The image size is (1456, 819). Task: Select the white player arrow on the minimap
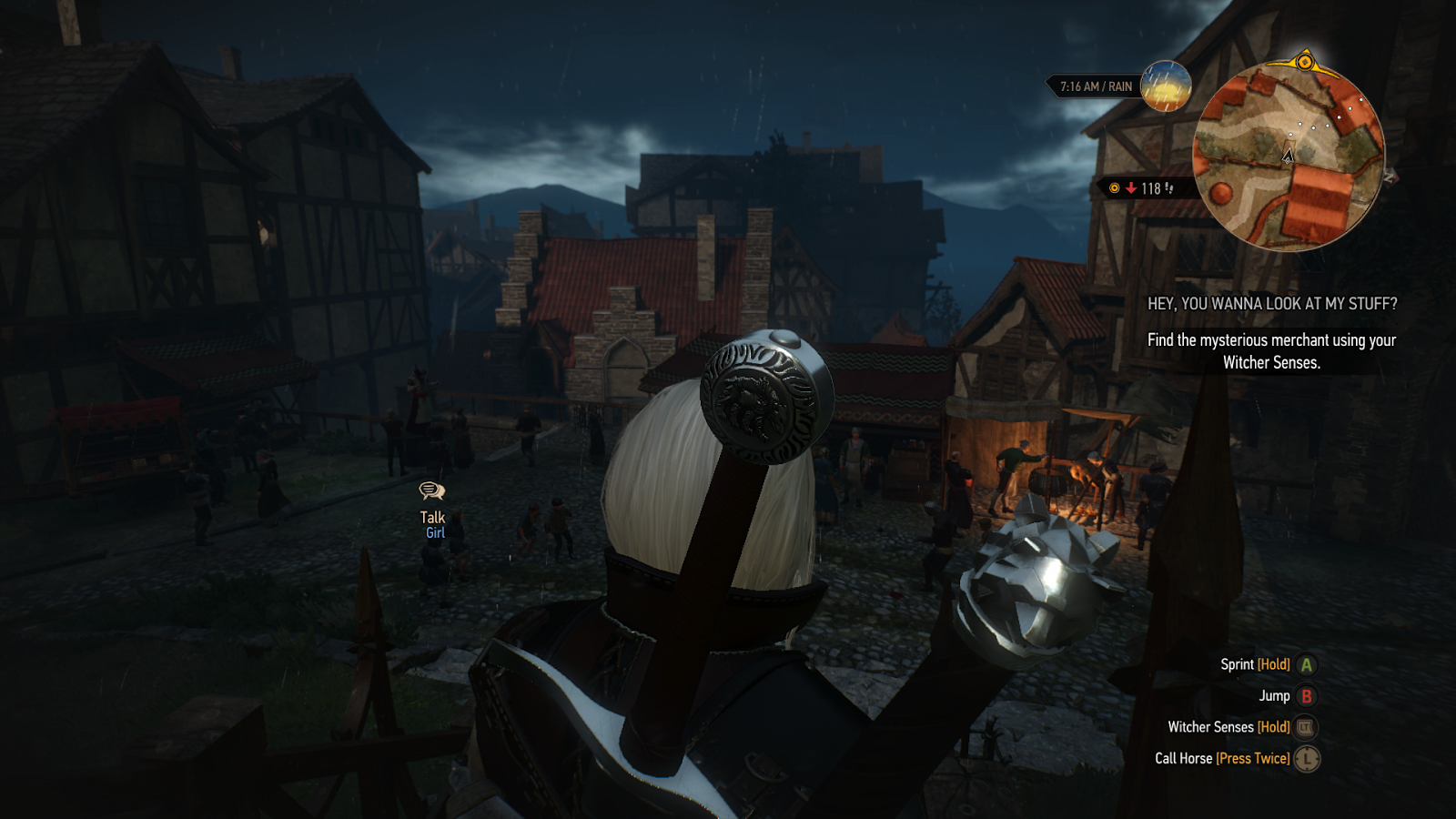coord(1288,156)
